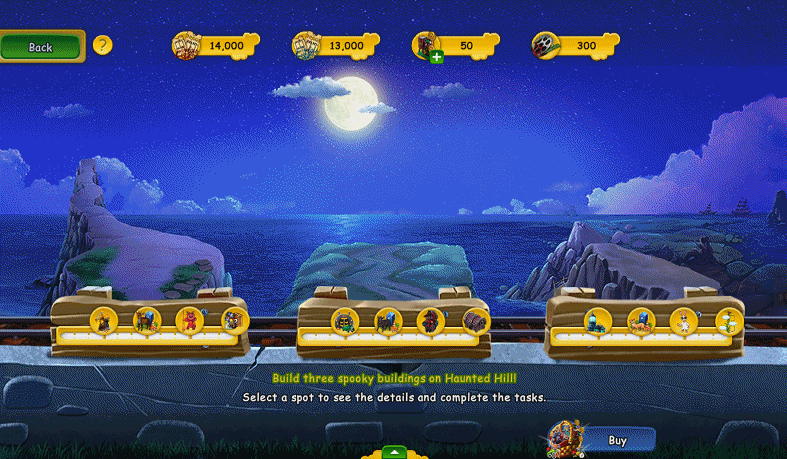Go back using the Back button

coord(41,46)
